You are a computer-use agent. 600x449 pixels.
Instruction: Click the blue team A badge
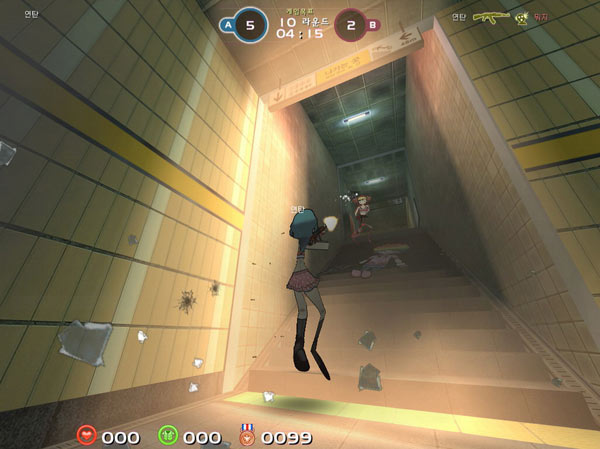[x=226, y=25]
